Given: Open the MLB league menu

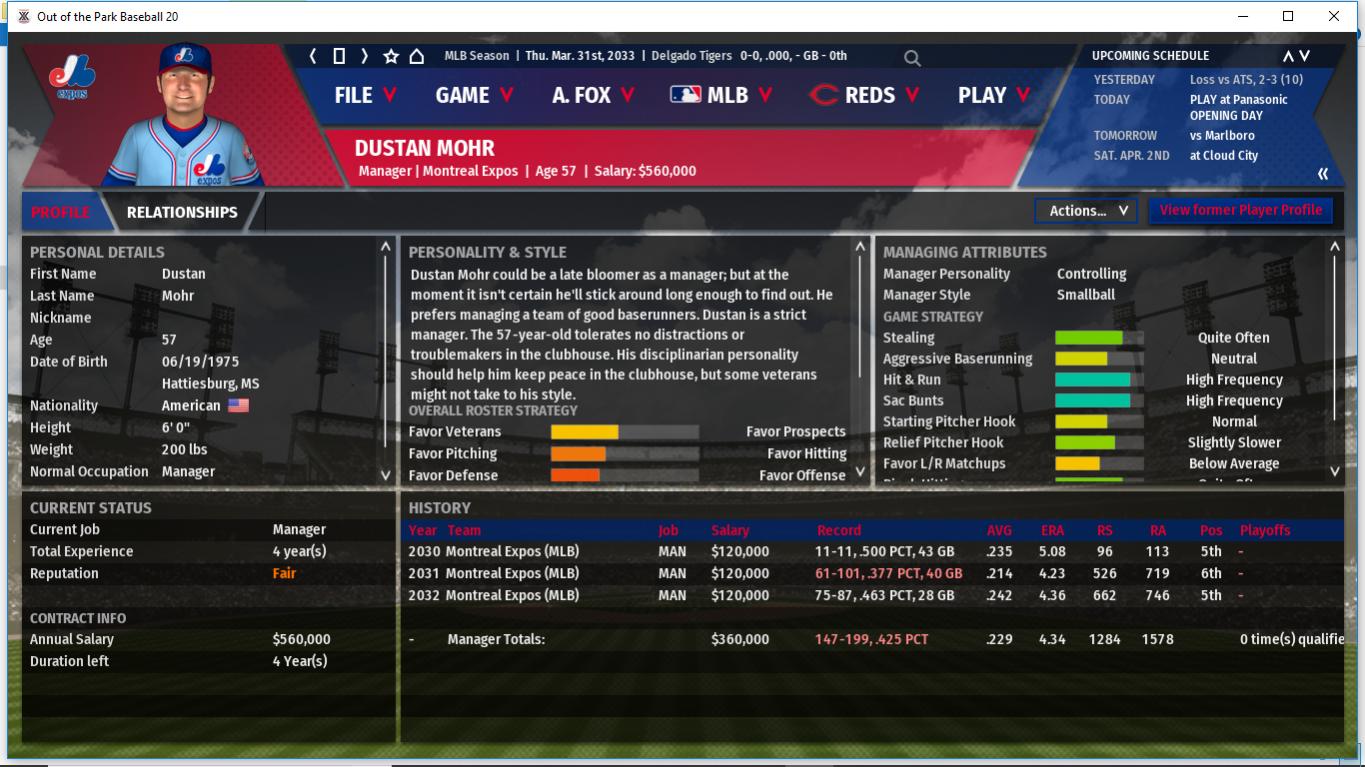Looking at the screenshot, I should pyautogui.click(x=722, y=95).
